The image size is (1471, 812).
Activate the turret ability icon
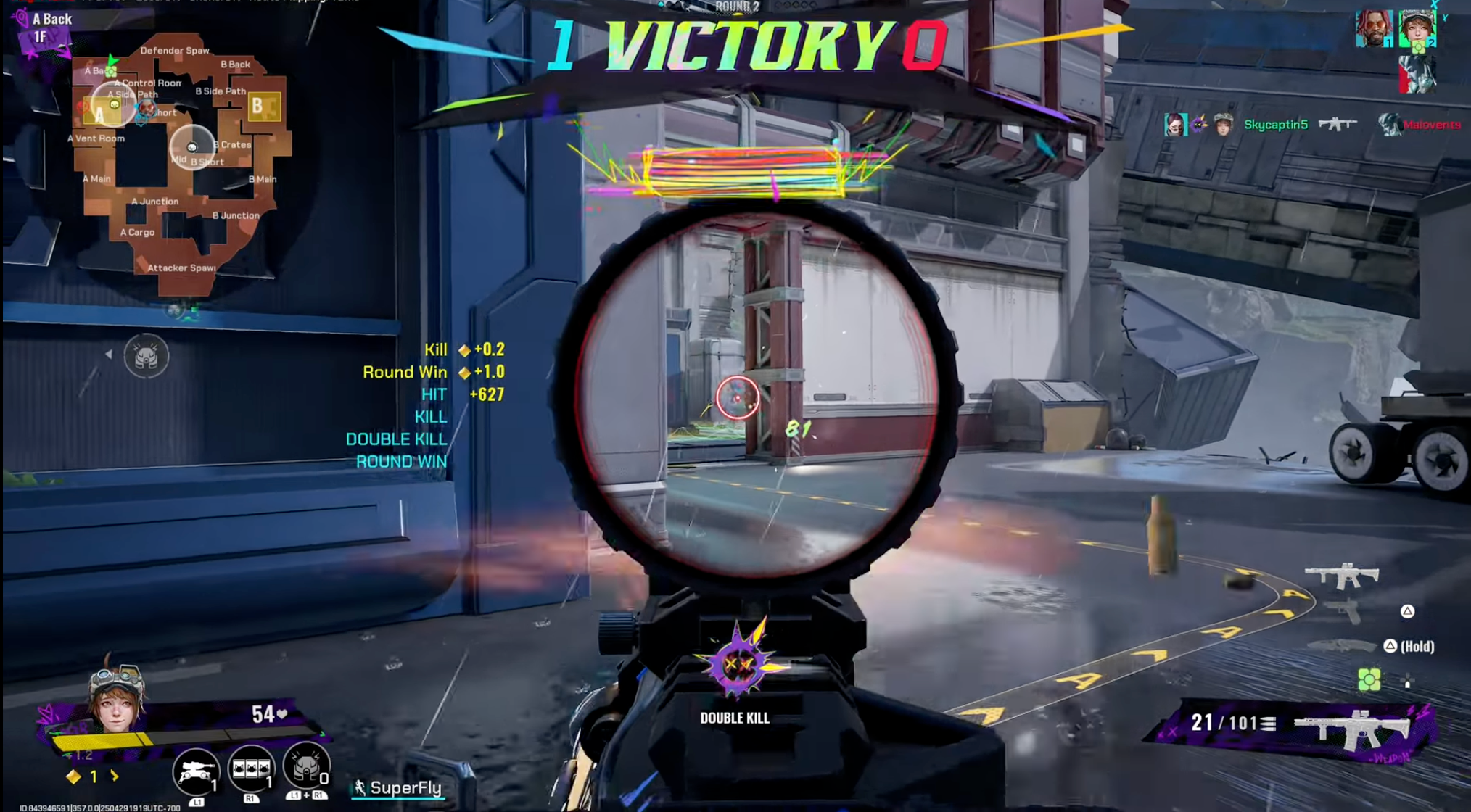point(196,770)
